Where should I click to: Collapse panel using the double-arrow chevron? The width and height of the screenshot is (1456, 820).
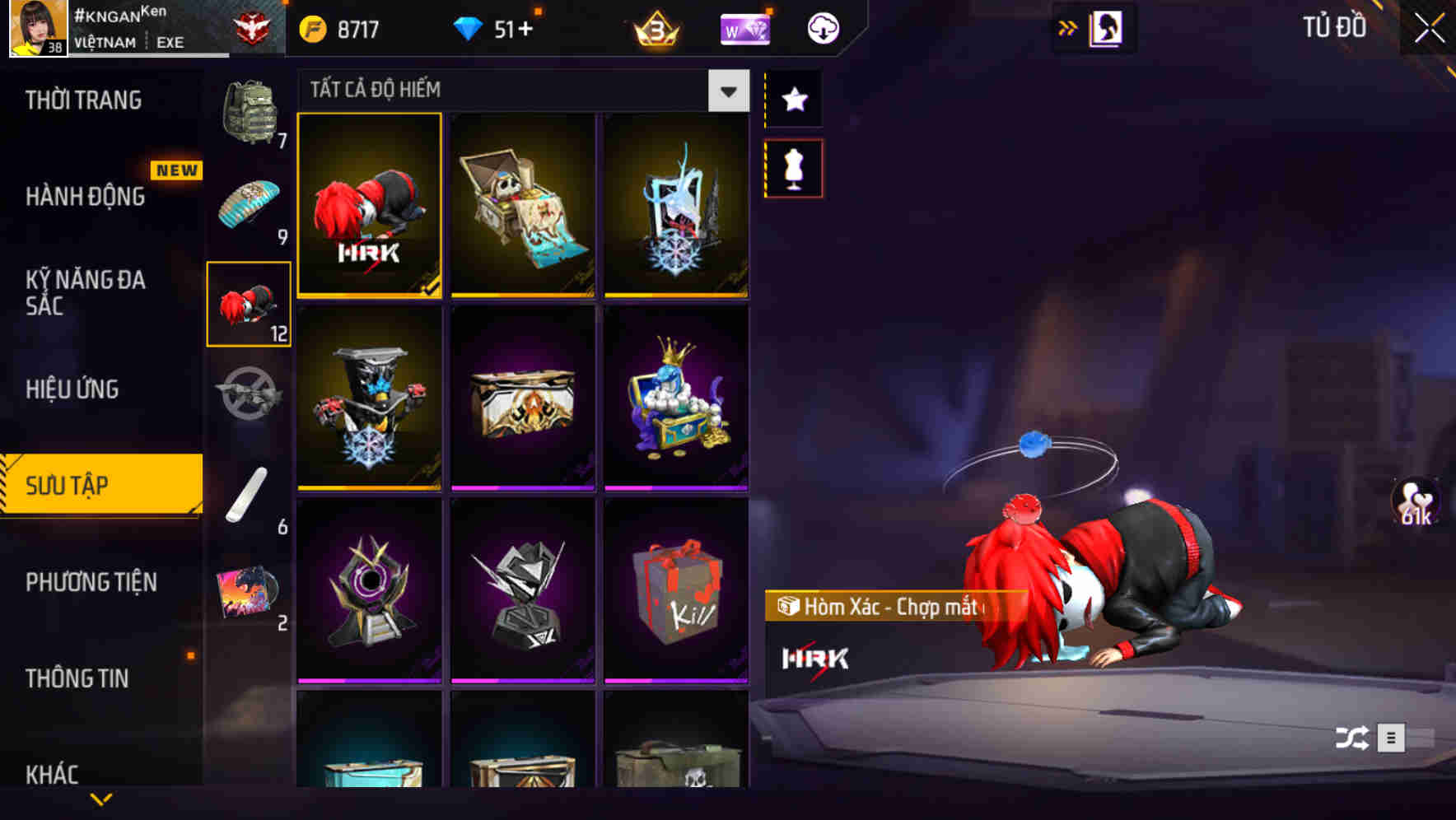coord(1066,27)
